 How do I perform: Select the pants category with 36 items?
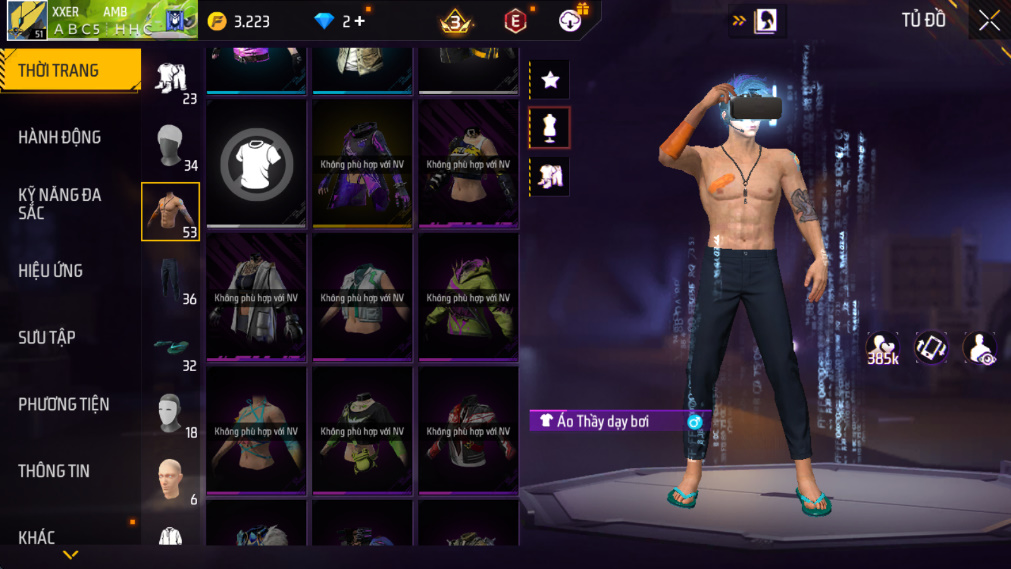click(x=171, y=279)
